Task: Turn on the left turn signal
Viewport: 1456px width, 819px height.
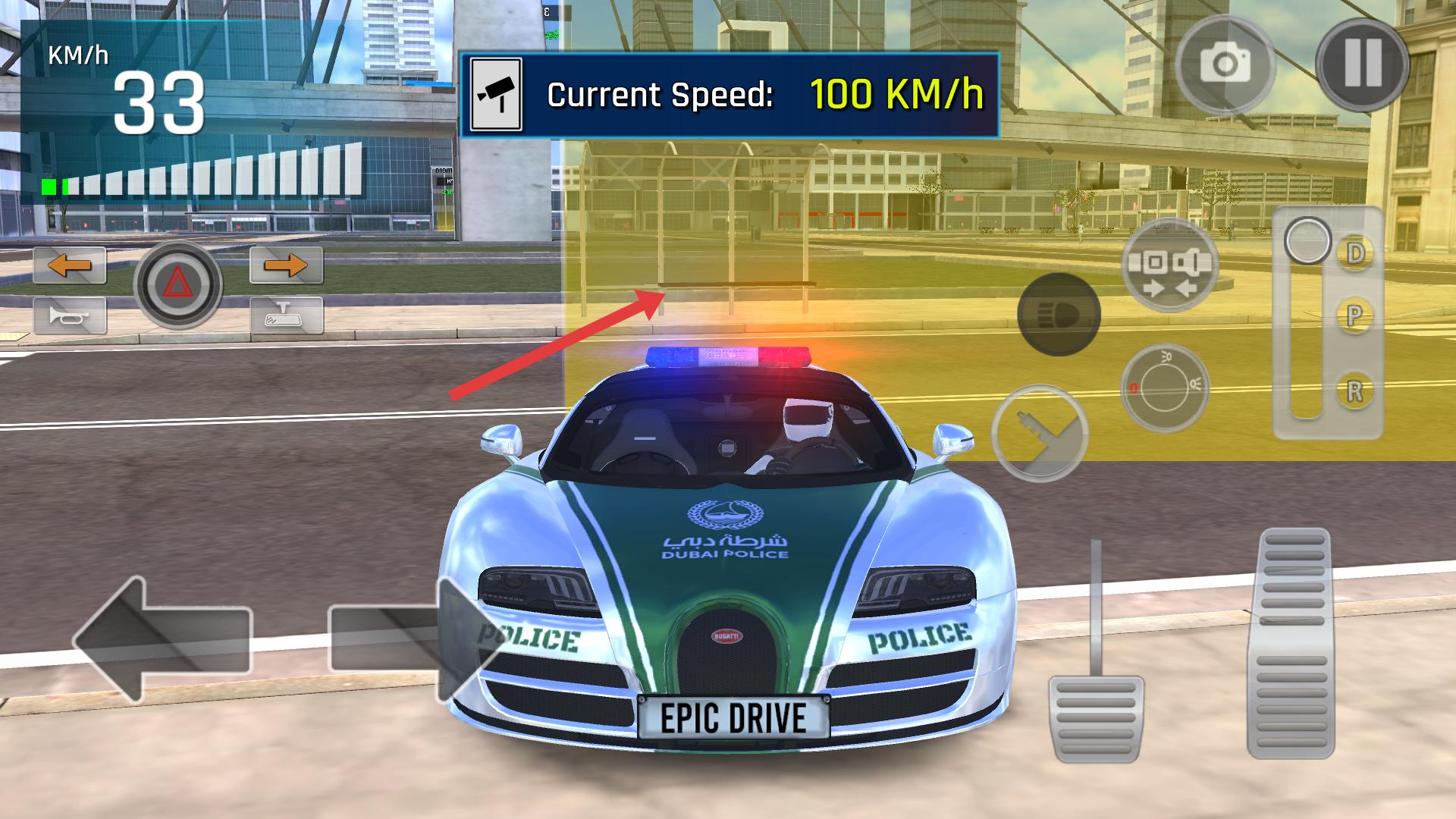Action: 70,265
